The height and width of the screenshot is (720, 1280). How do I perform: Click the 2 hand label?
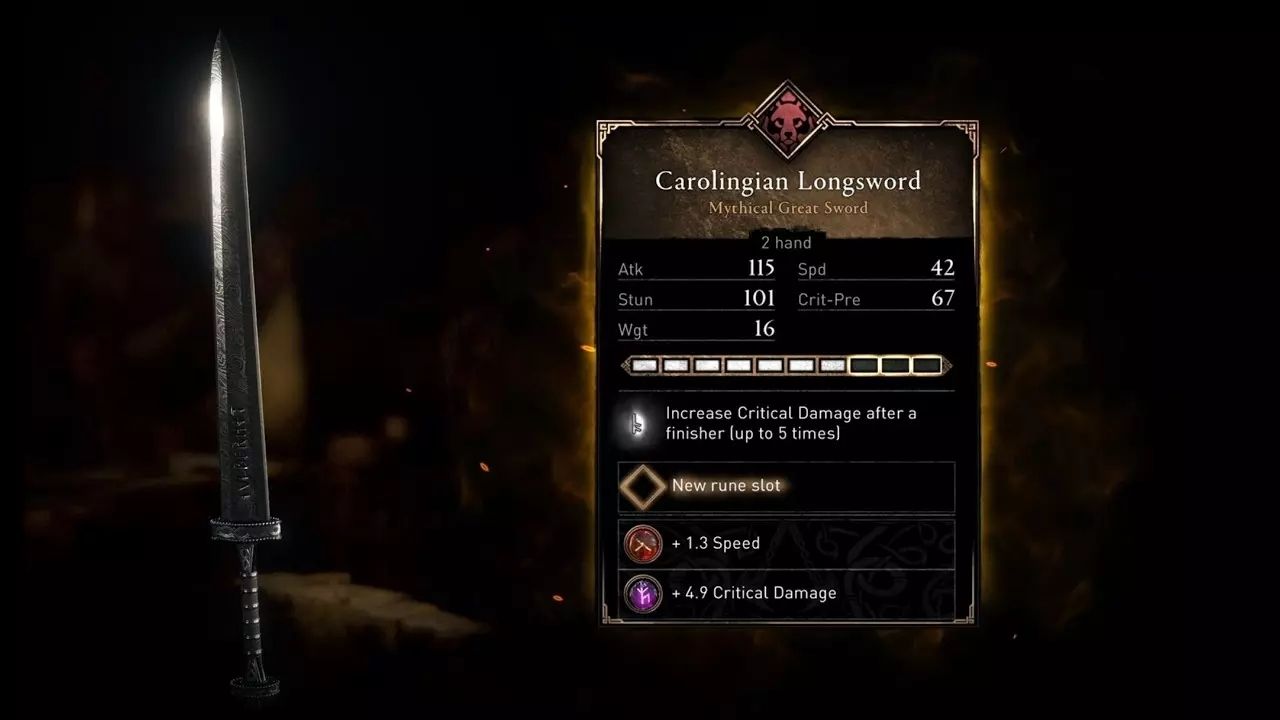(787, 243)
